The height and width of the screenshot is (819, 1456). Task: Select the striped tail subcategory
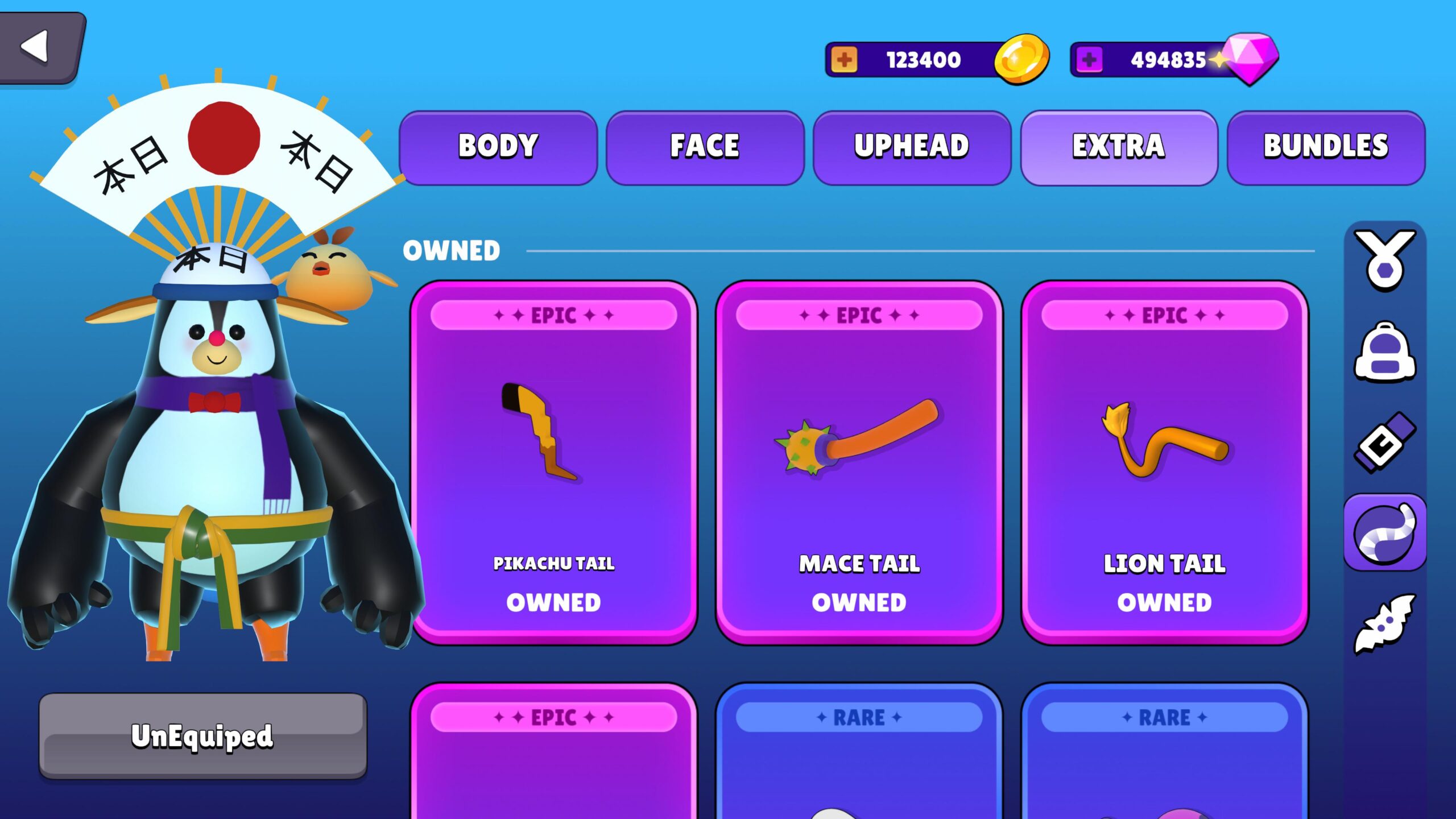pos(1384,533)
